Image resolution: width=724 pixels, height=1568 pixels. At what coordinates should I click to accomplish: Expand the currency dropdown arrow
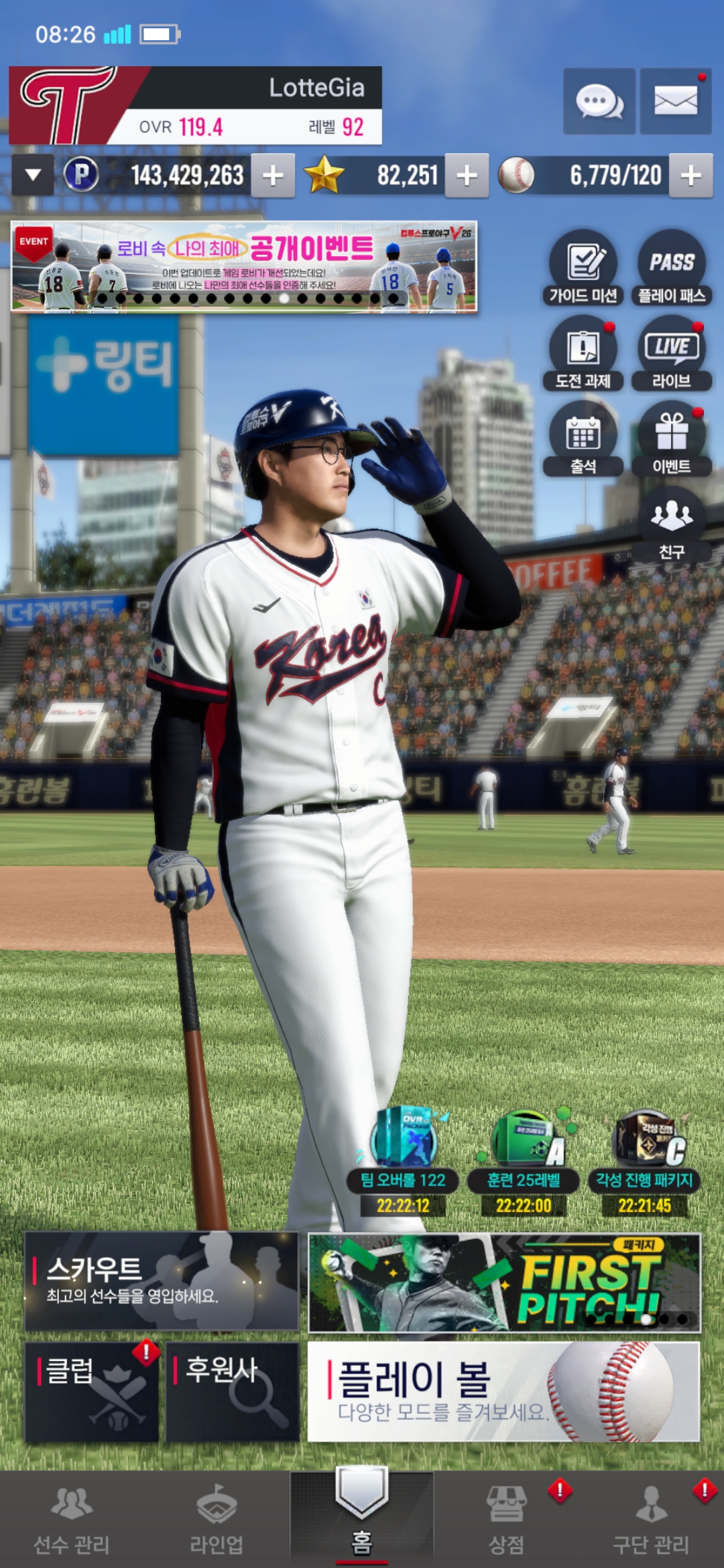click(x=33, y=176)
